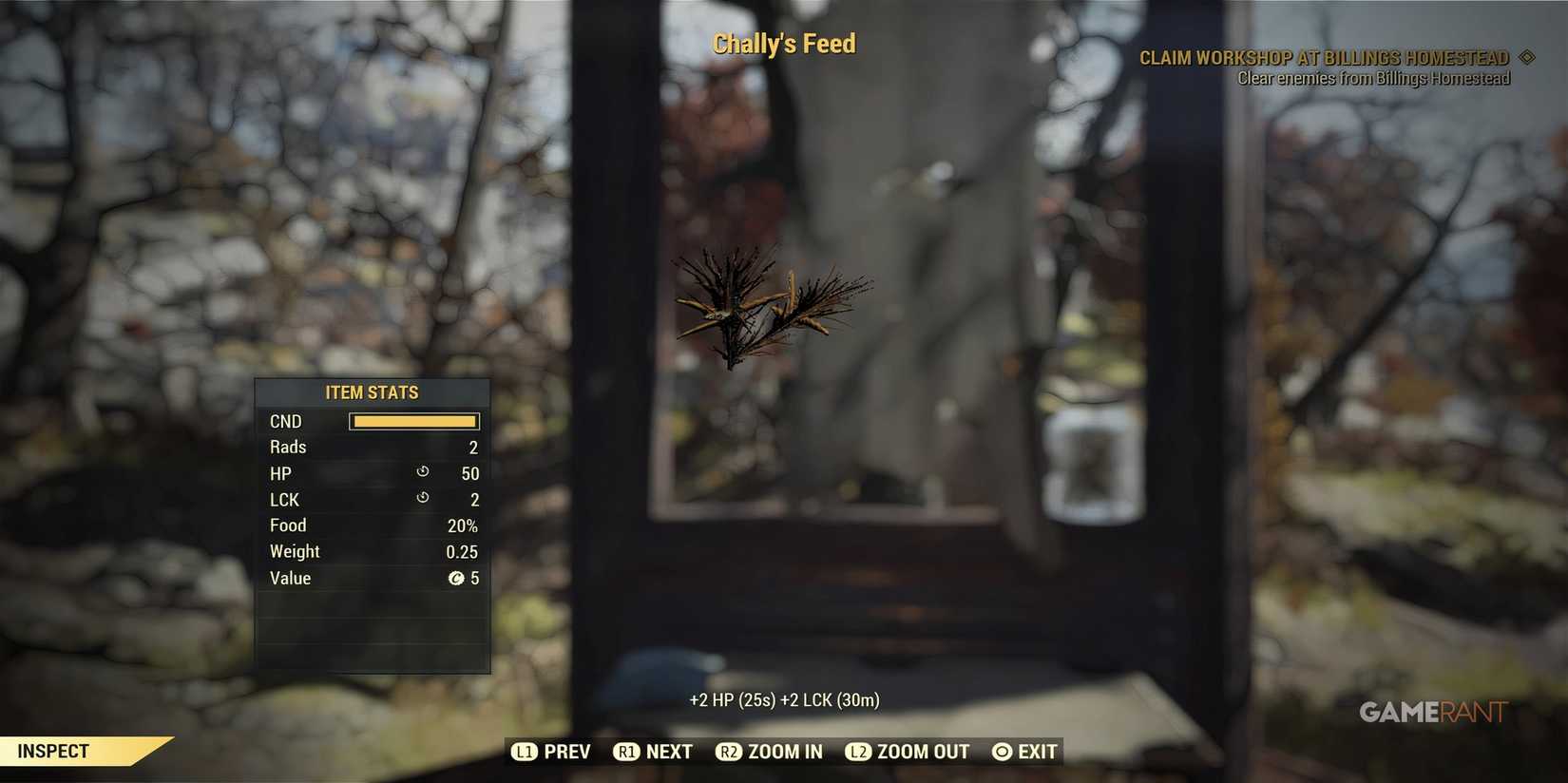
Task: Click the L1 button prompt icon
Action: click(525, 751)
